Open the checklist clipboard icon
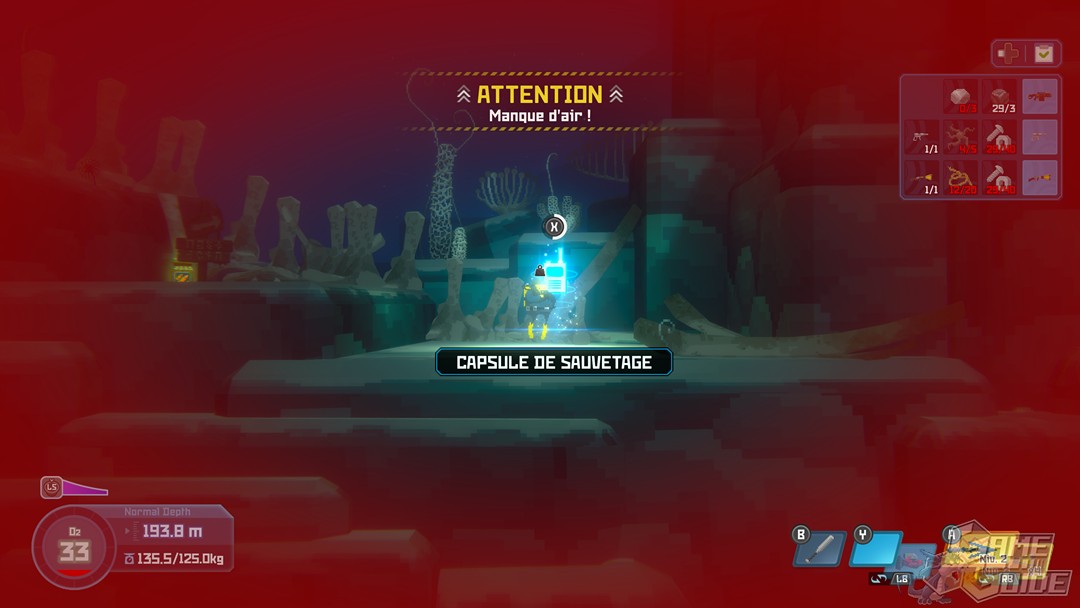Image resolution: width=1080 pixels, height=608 pixels. click(x=1043, y=53)
